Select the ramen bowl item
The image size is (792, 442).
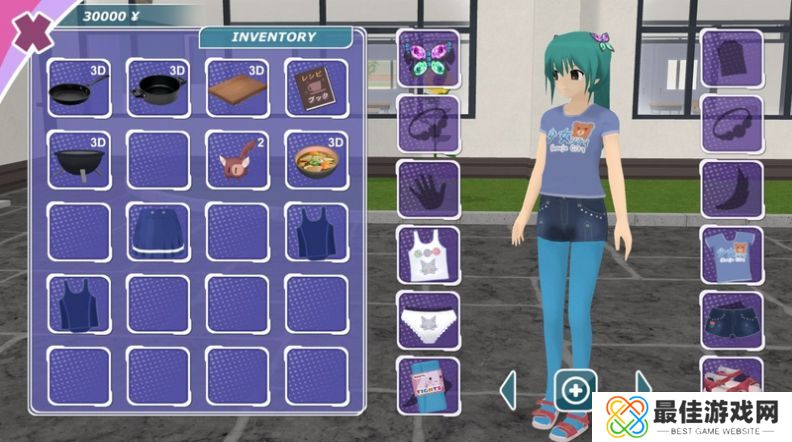pyautogui.click(x=316, y=160)
